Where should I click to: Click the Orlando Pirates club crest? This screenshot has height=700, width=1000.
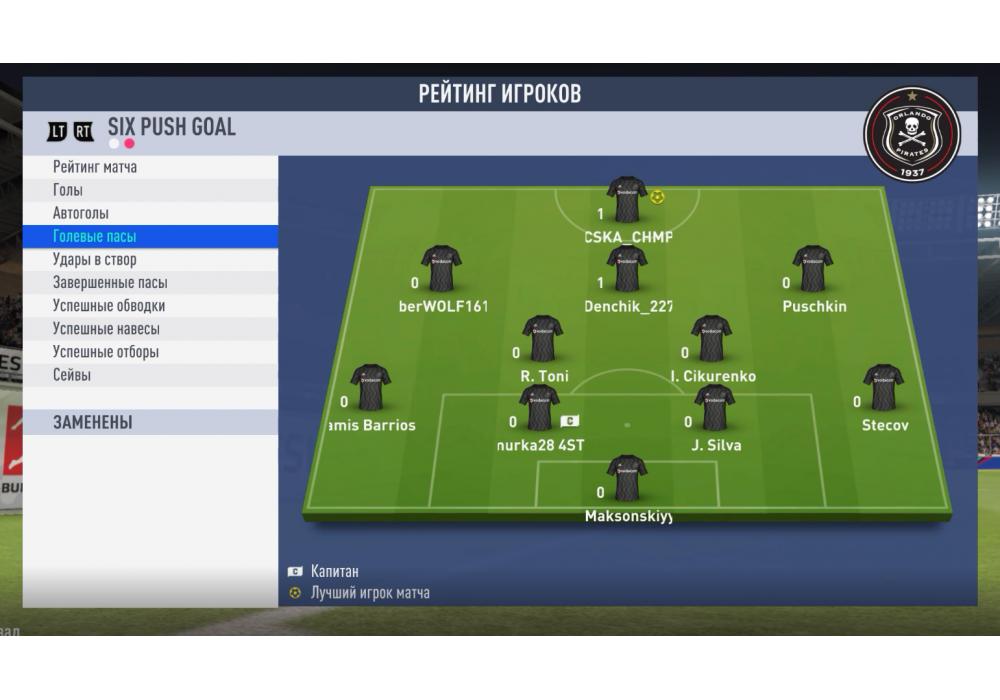(911, 134)
